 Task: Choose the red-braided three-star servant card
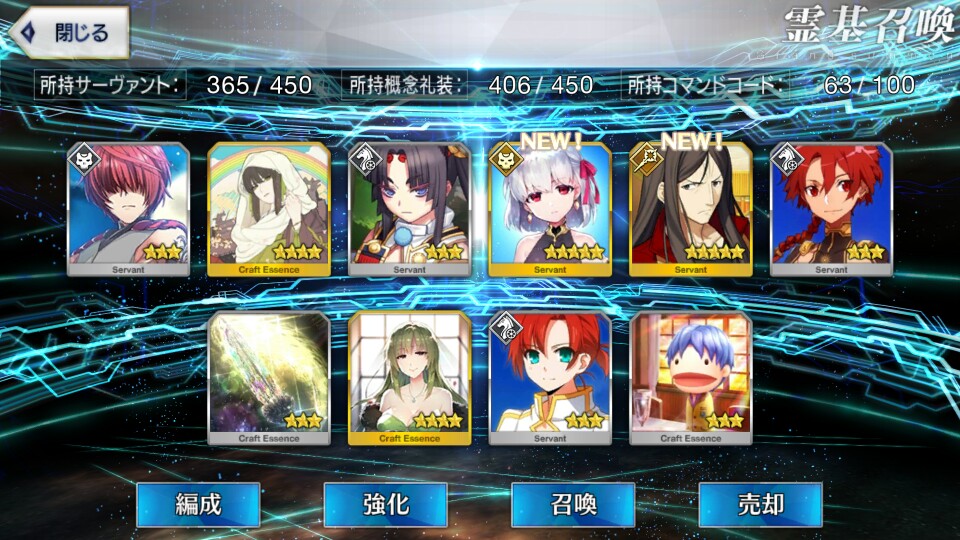click(x=832, y=208)
